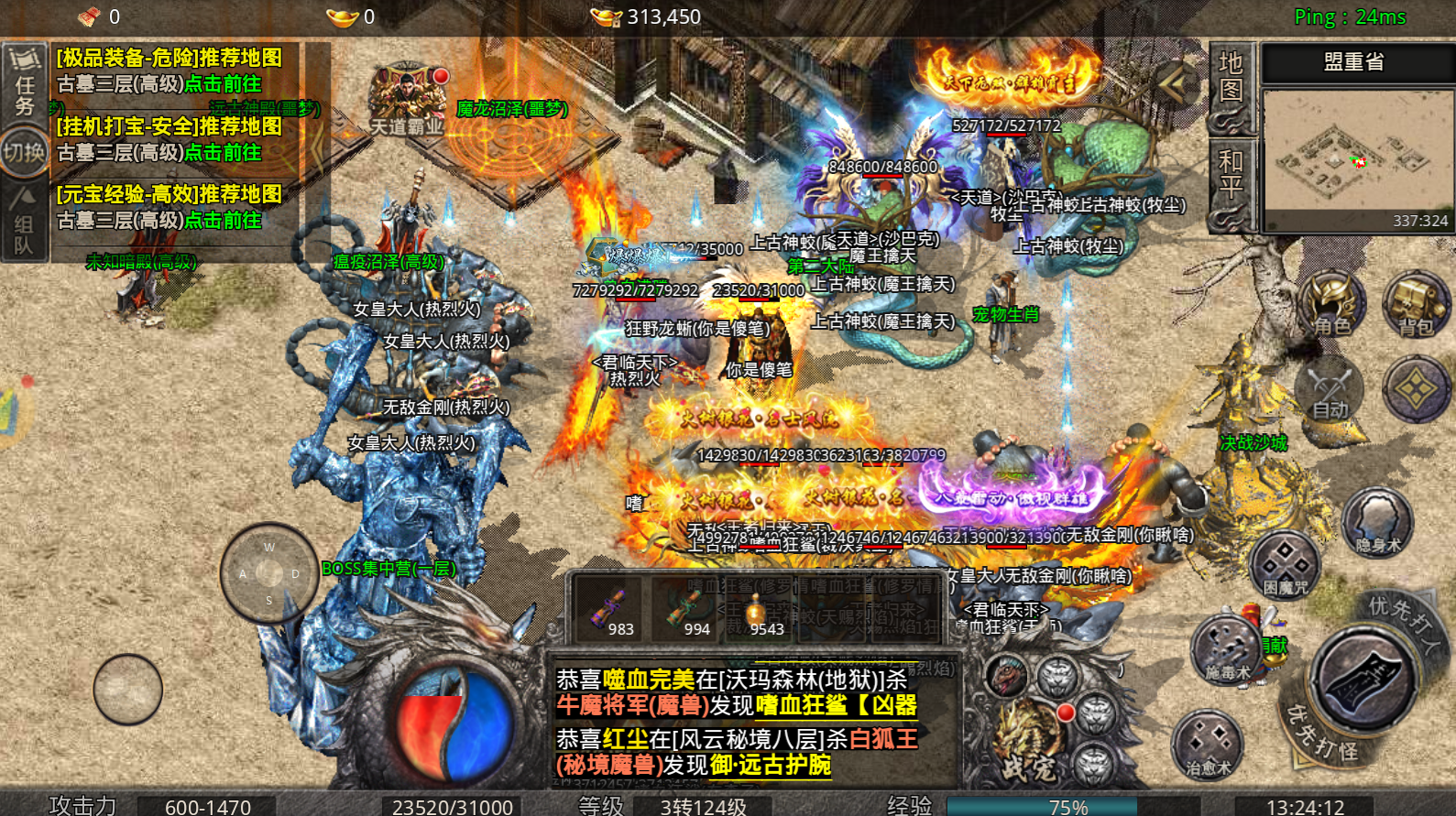Viewport: 1456px width, 816px height.
Task: Go to map under 极品装备-危险 recommendation
Action: coord(223,84)
